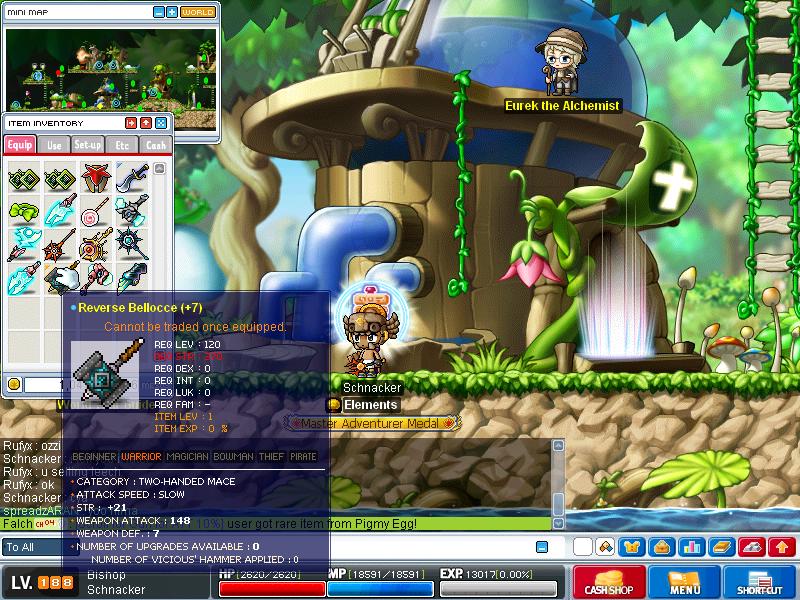Minimize the chat with the blue minus button
This screenshot has width=800, height=600.
pos(541,547)
